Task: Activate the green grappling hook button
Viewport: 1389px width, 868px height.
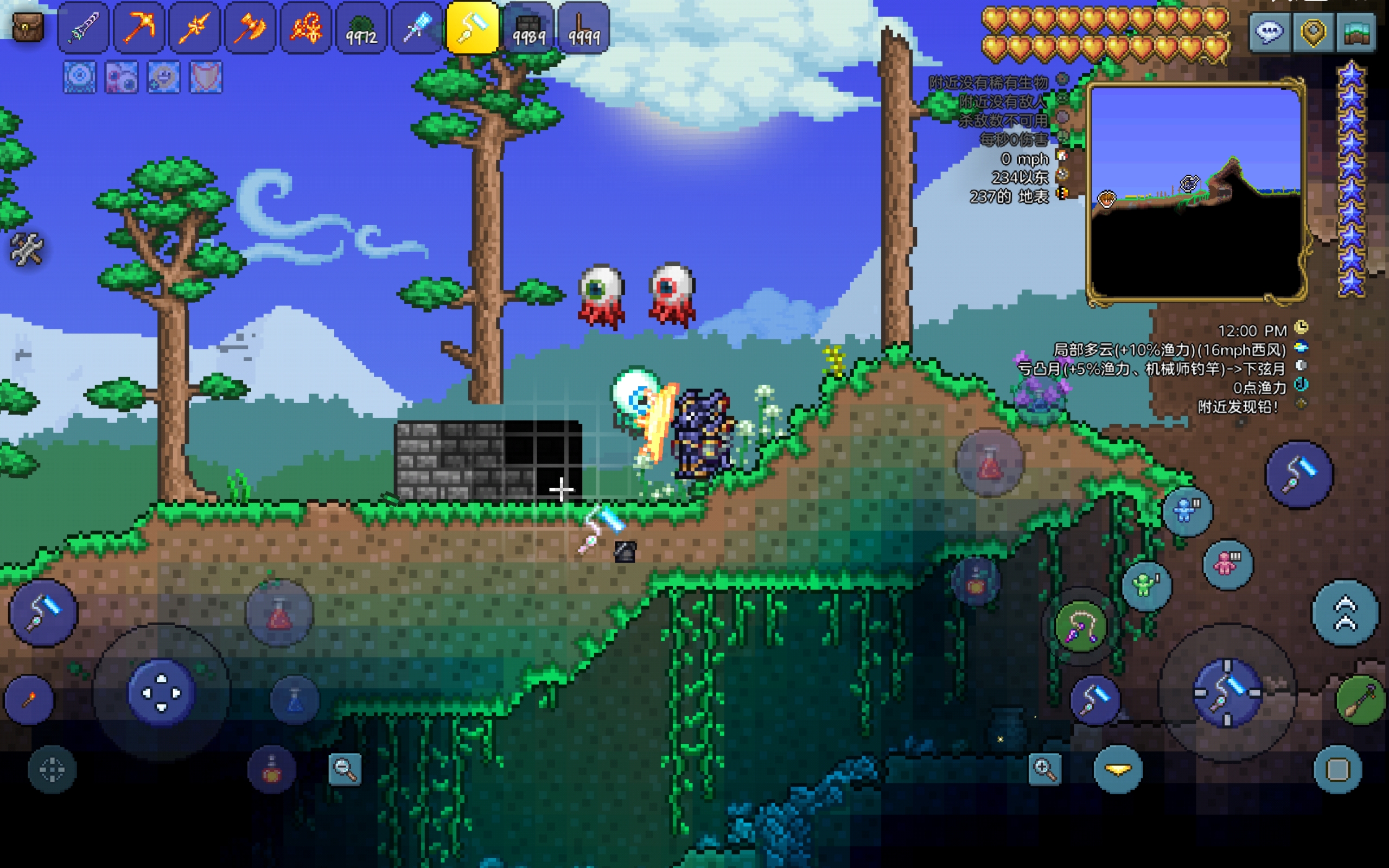Action: point(1080,626)
